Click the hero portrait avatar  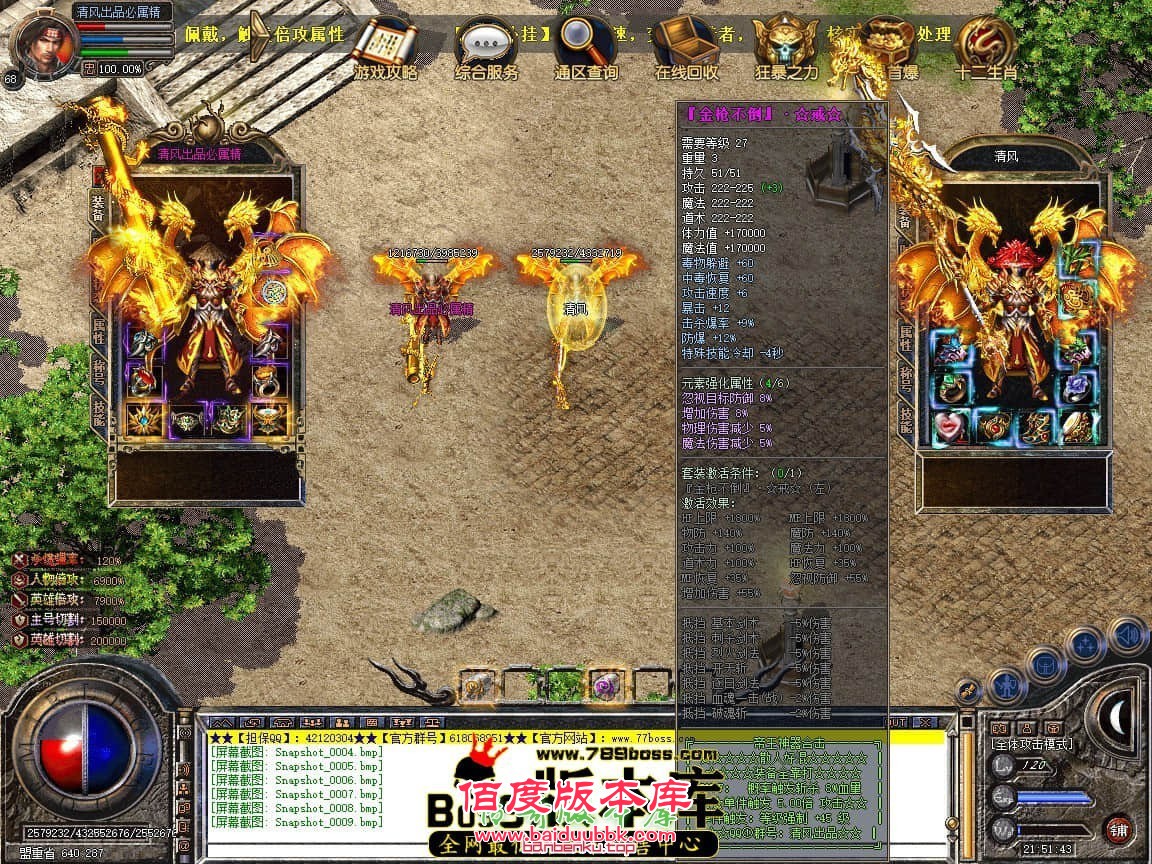[x=44, y=40]
